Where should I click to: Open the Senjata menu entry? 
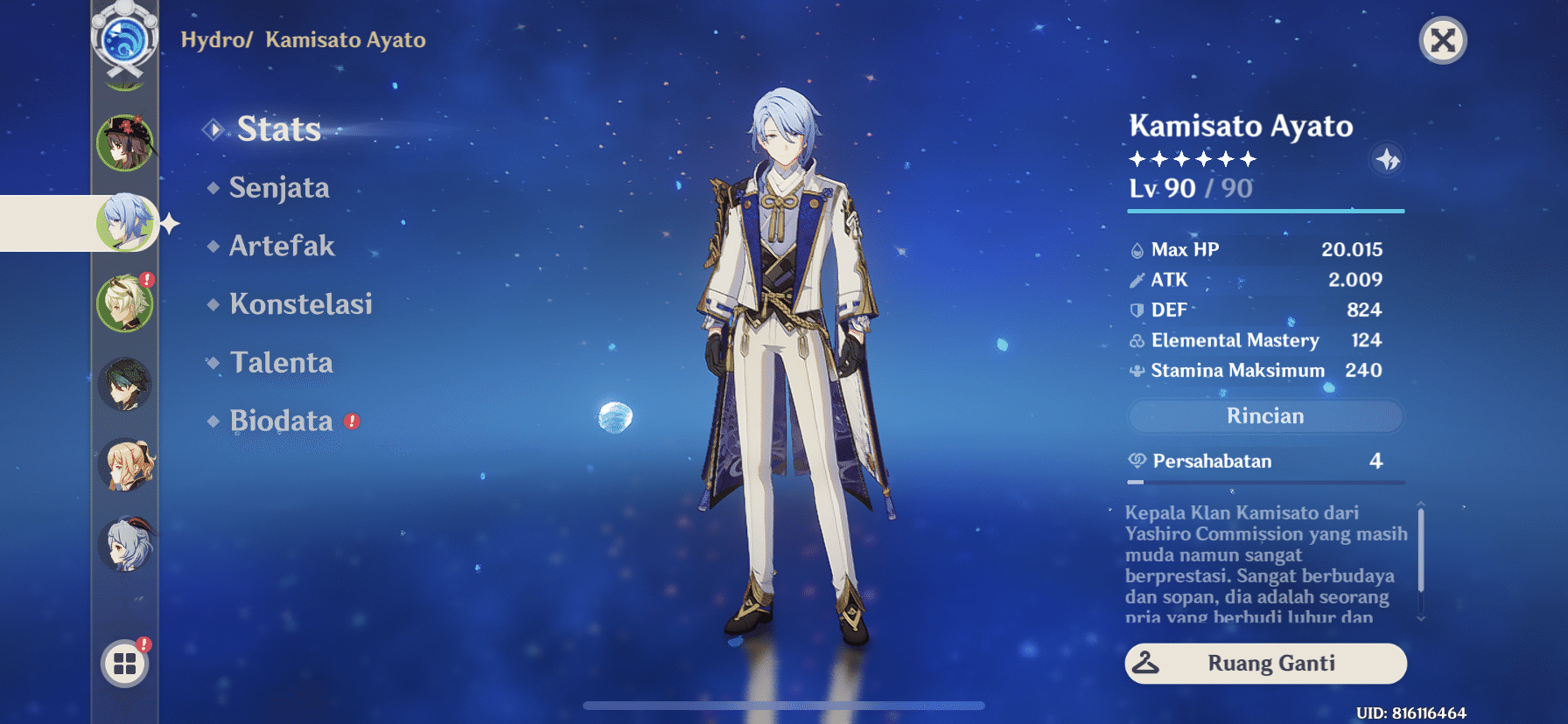pyautogui.click(x=278, y=187)
